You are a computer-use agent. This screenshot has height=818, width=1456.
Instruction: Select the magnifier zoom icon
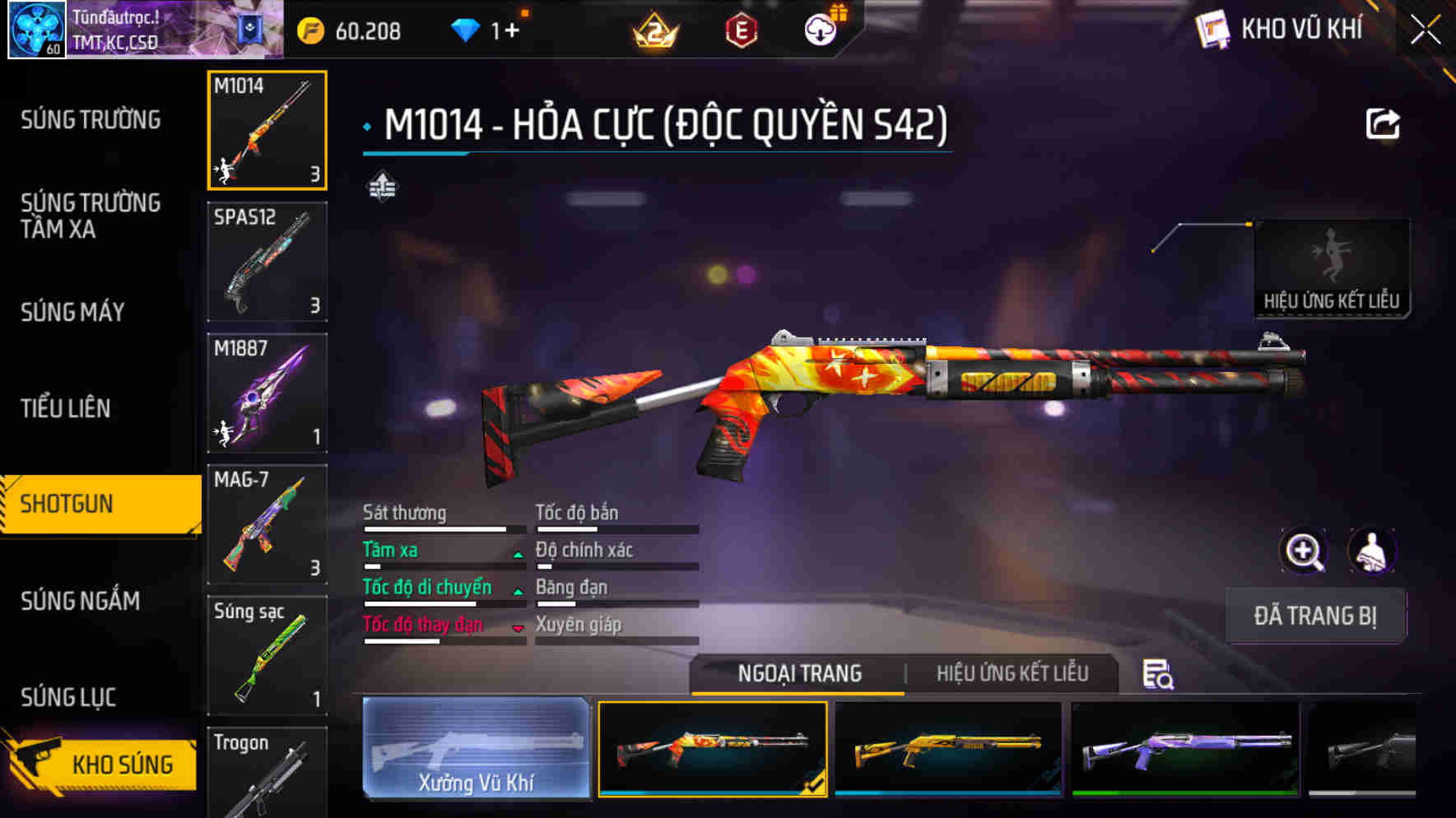pyautogui.click(x=1303, y=551)
